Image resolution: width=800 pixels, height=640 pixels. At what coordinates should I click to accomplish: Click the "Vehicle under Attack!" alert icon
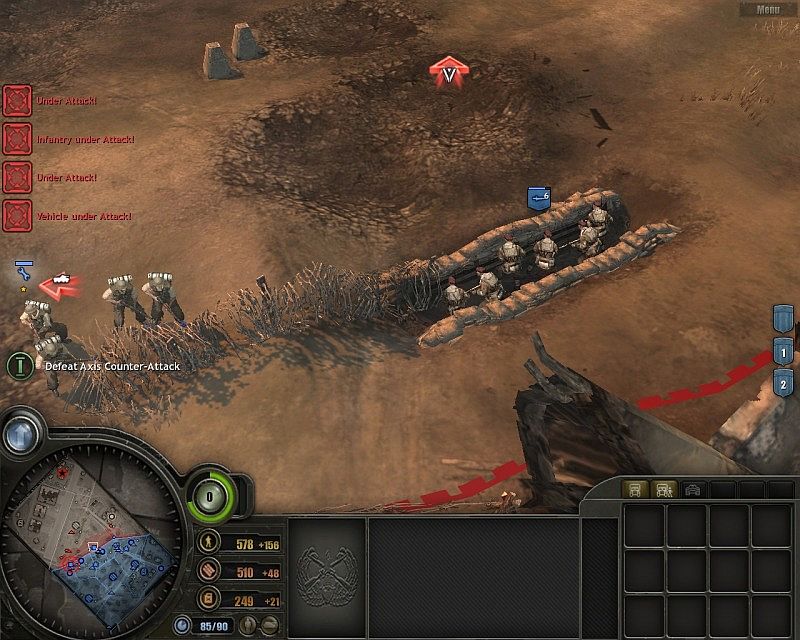(x=17, y=215)
